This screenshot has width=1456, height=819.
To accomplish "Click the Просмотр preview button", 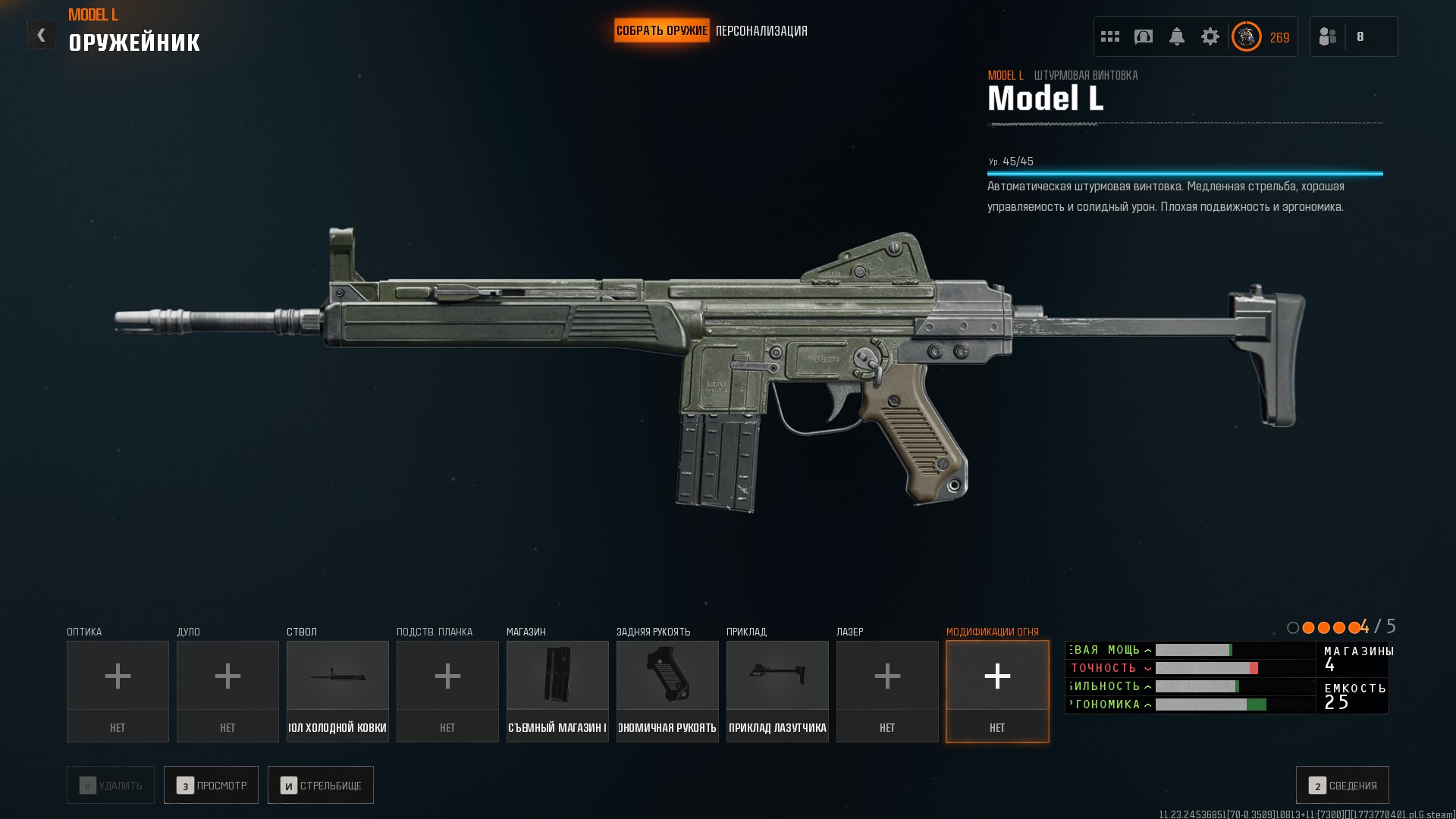I will click(211, 785).
